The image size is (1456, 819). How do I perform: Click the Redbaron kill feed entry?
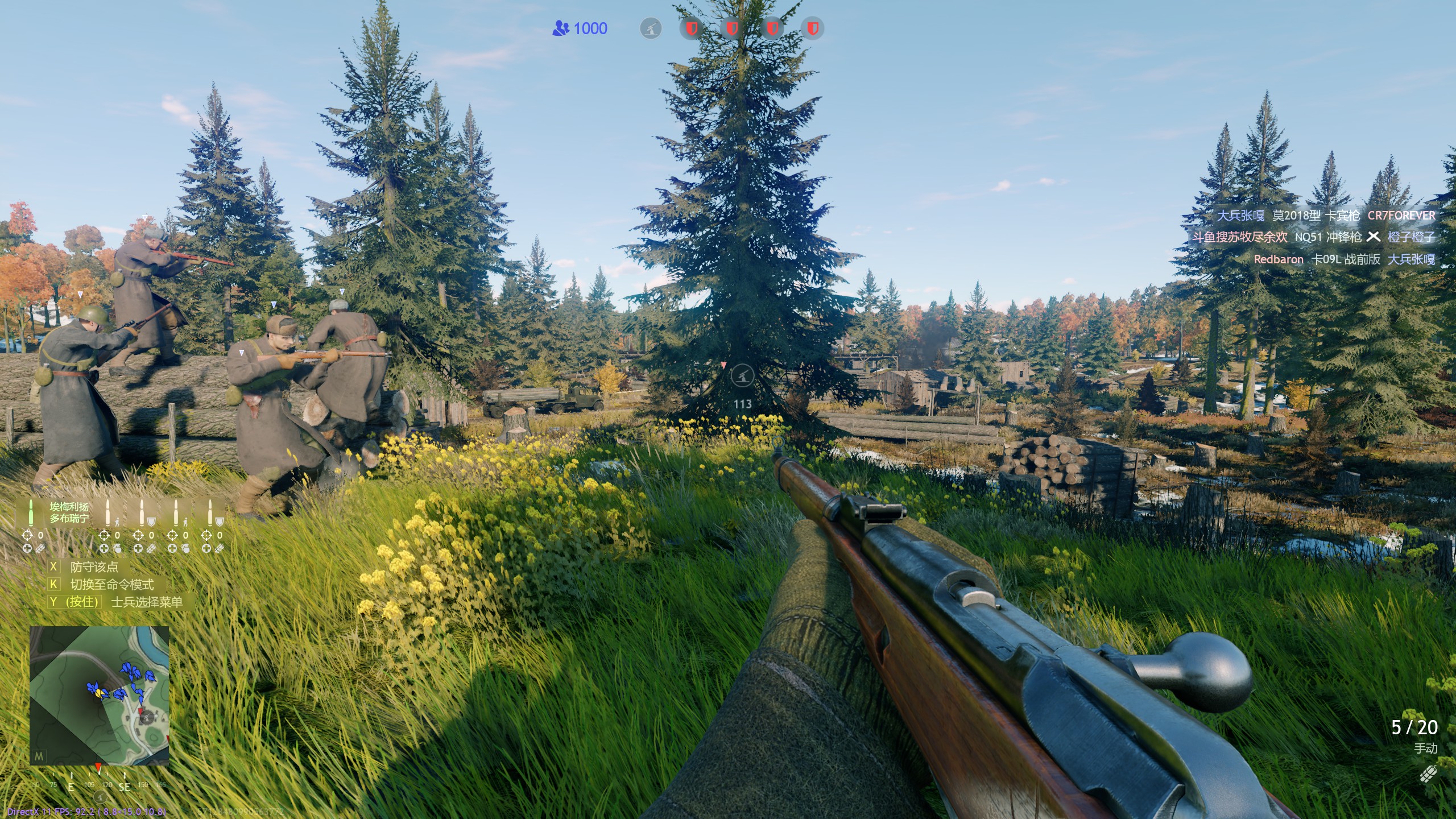pyautogui.click(x=1343, y=259)
